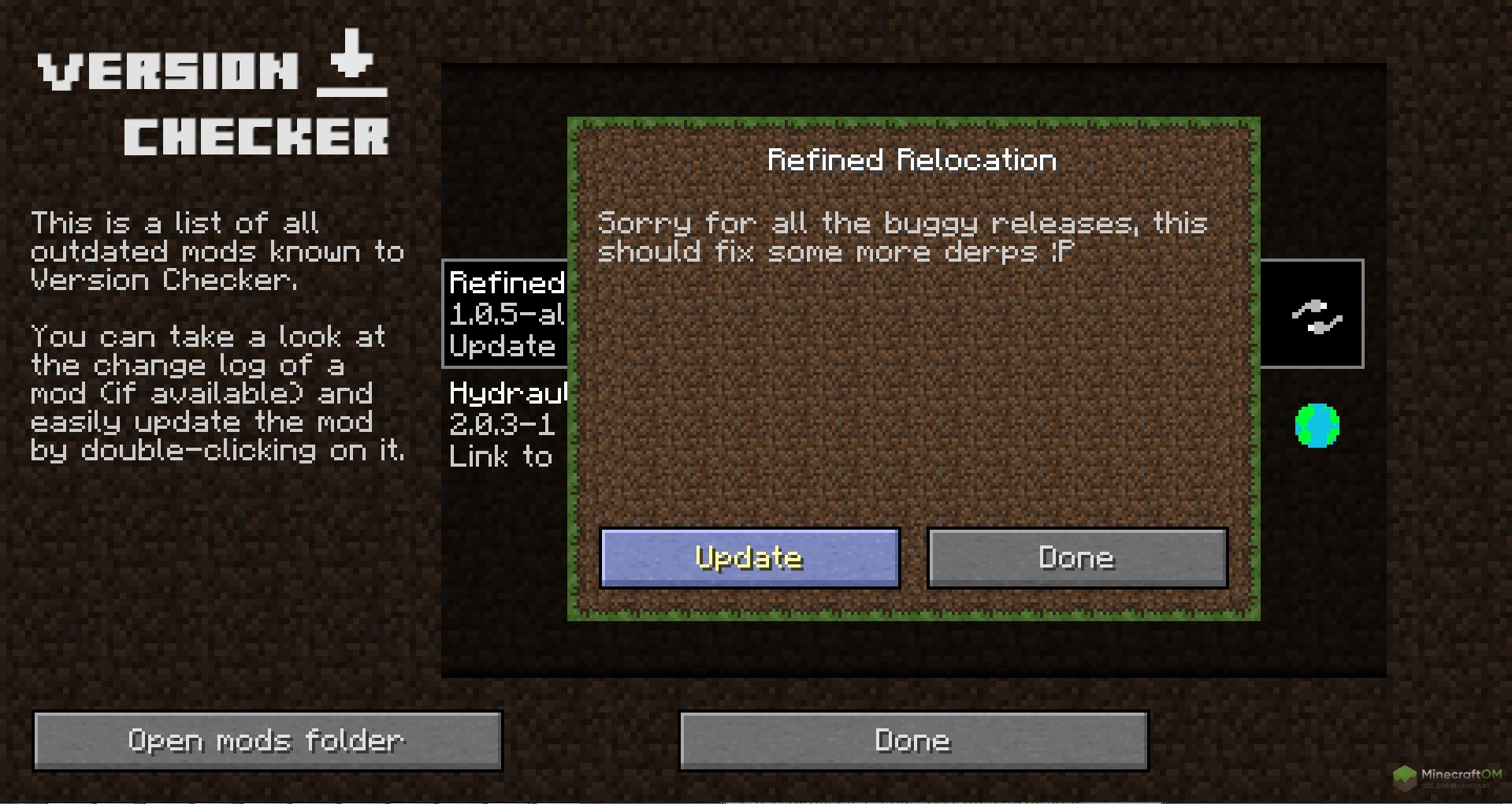Select the Hydraulicraft mod list entry
This screenshot has height=804, width=1512.
click(x=506, y=424)
